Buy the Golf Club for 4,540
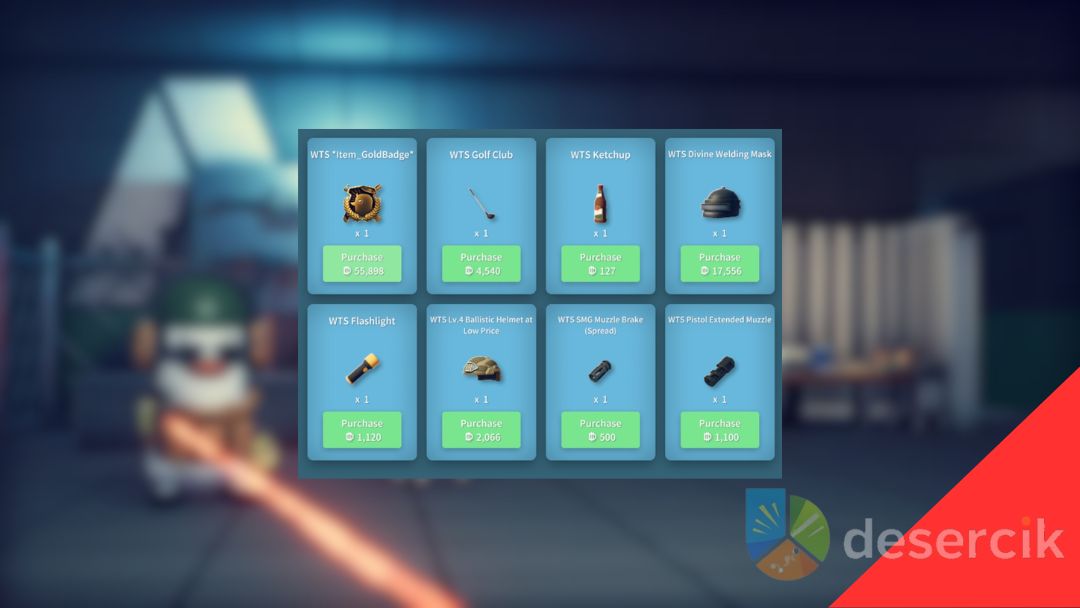This screenshot has width=1080, height=608. pos(481,264)
